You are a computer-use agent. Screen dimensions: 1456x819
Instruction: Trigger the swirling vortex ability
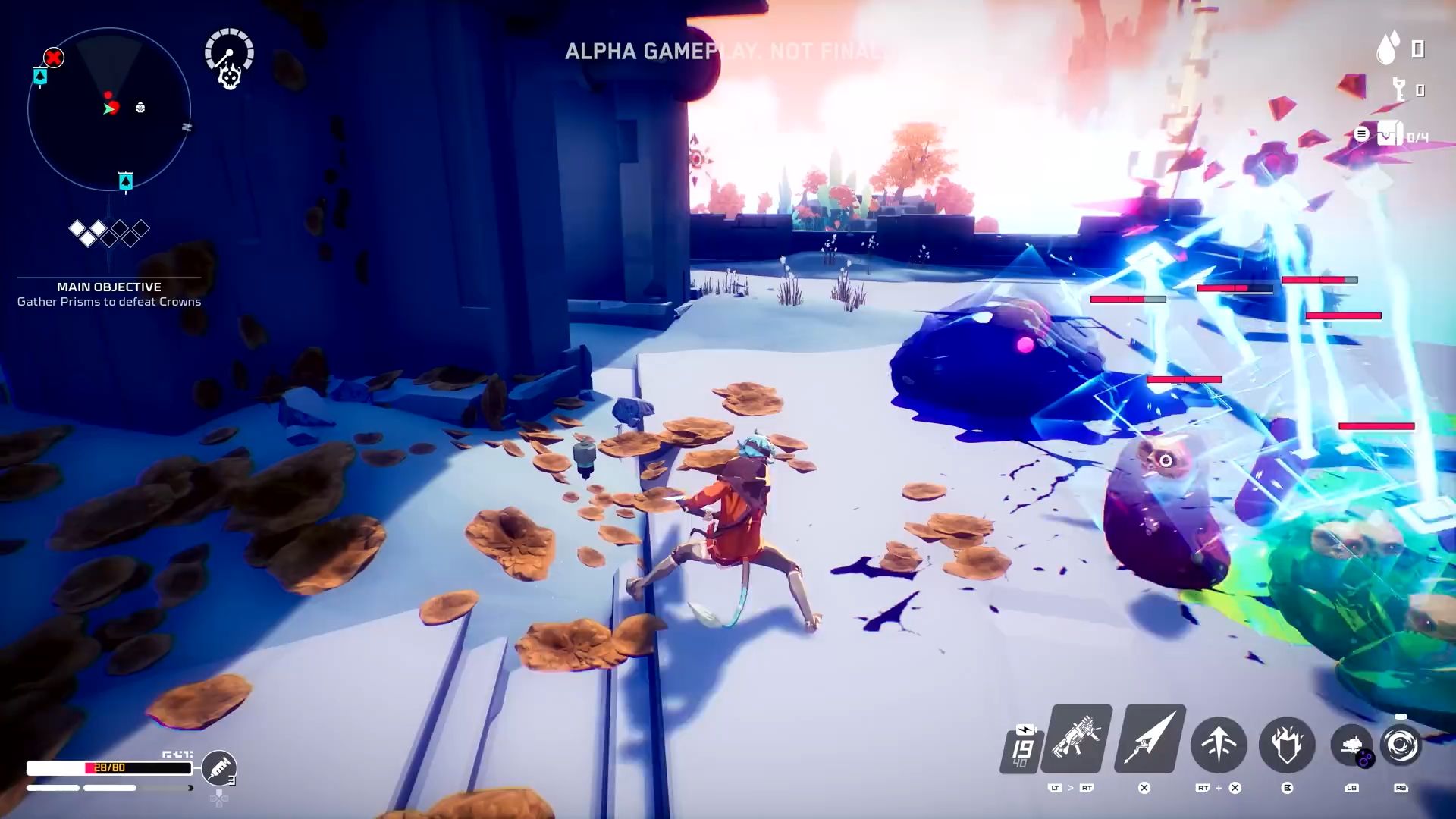[1401, 745]
